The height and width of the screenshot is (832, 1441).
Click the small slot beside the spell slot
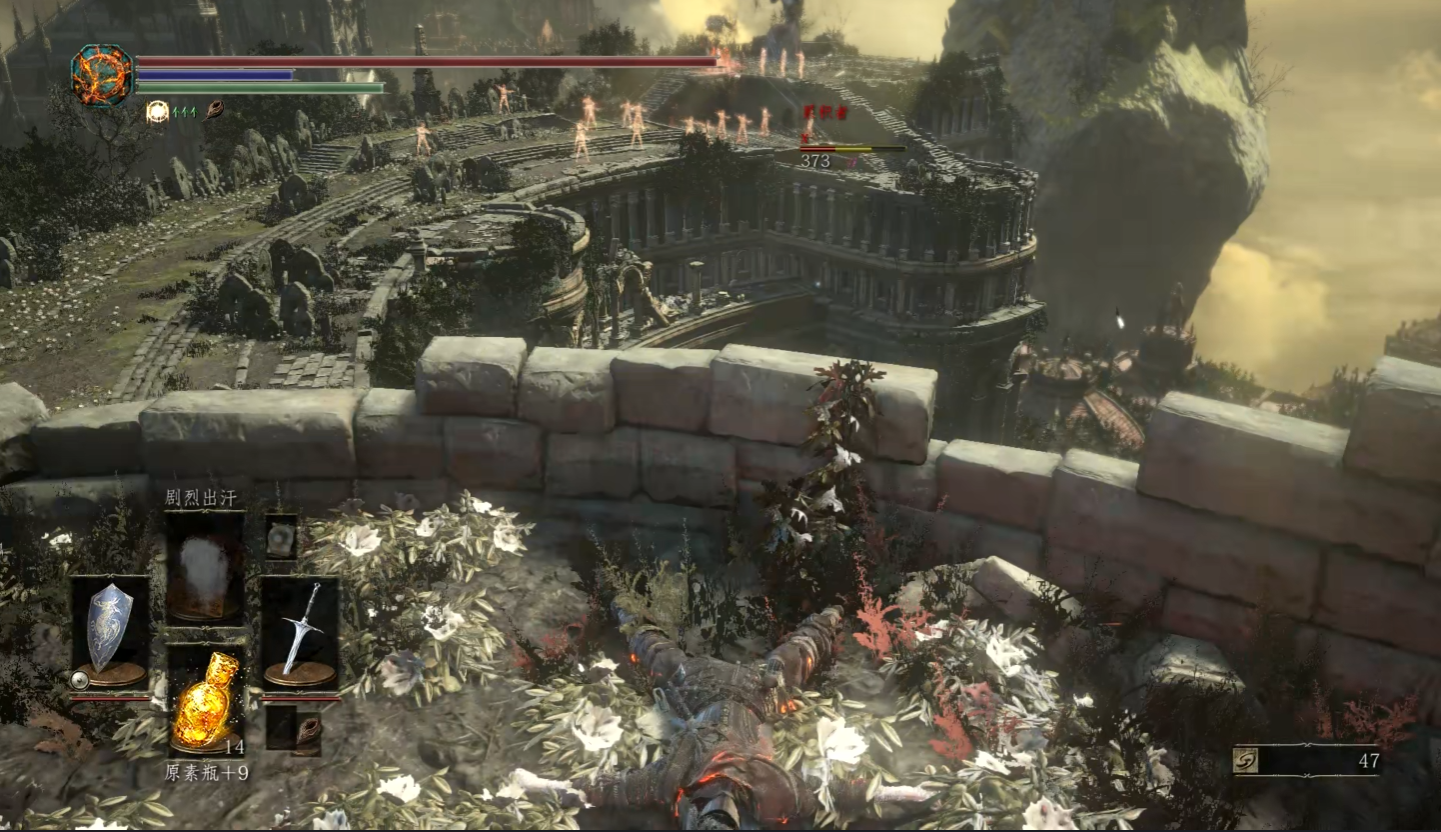280,536
